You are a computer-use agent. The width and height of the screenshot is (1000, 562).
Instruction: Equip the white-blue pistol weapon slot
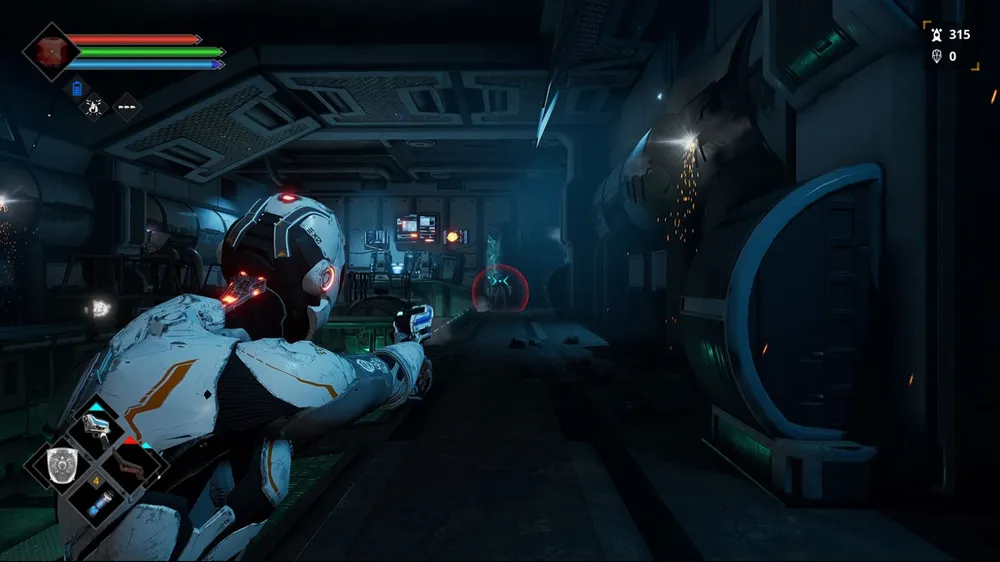coord(97,429)
